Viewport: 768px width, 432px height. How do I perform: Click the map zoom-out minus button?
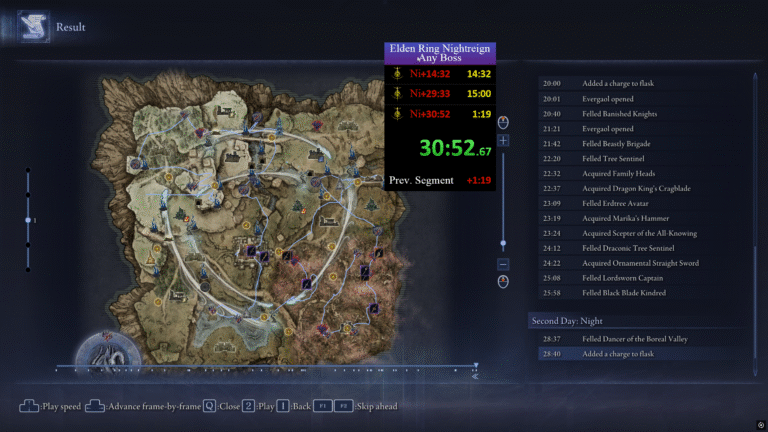click(503, 264)
